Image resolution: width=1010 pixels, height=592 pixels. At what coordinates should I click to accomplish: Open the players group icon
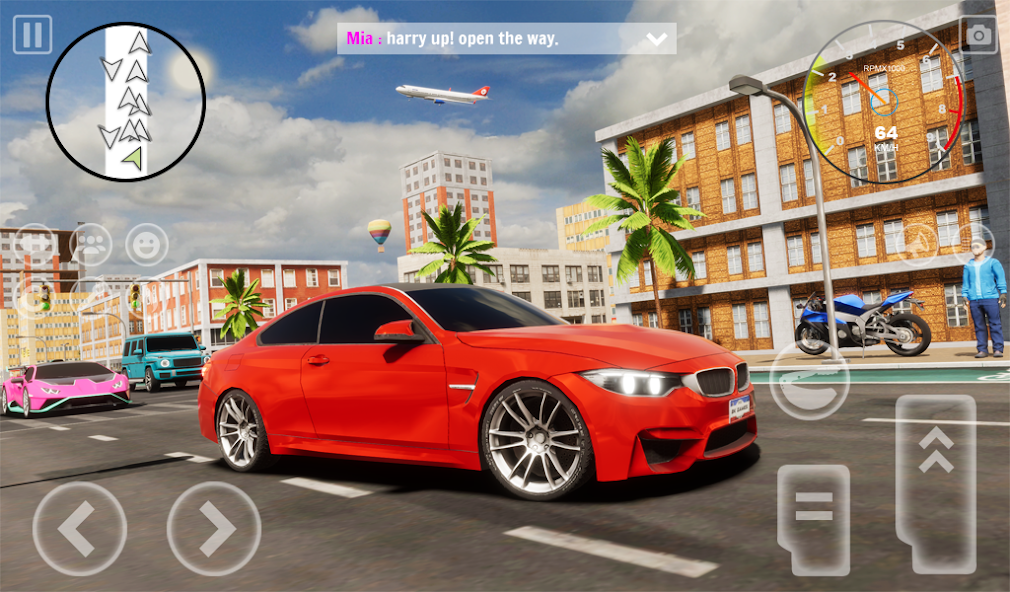click(91, 244)
